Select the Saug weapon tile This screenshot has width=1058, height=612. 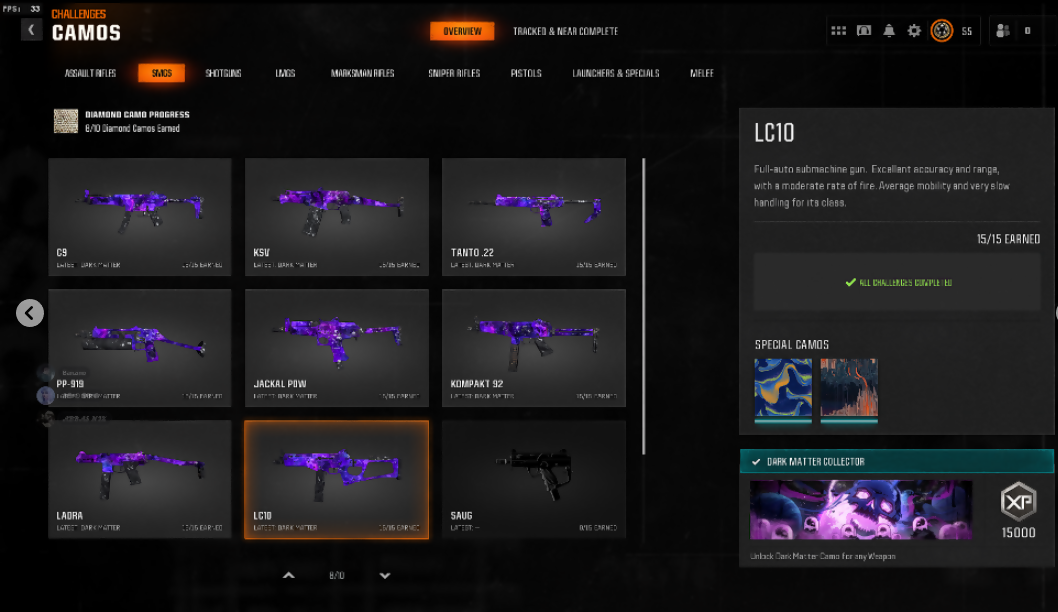point(534,479)
